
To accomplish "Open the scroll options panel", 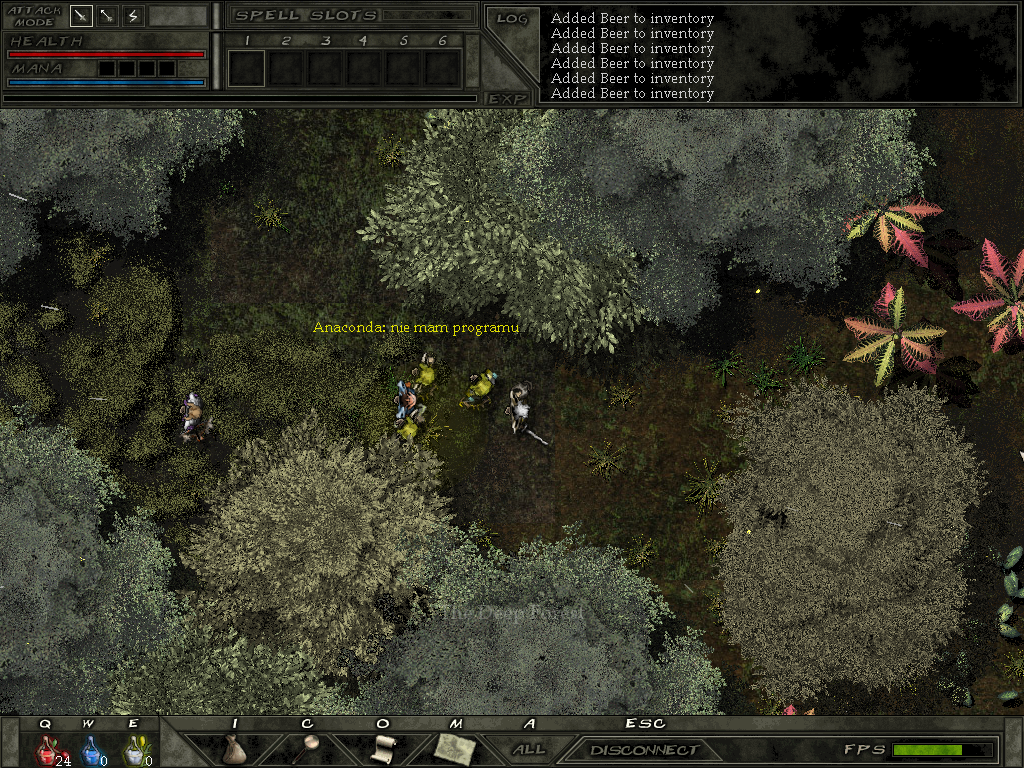I will (x=383, y=749).
